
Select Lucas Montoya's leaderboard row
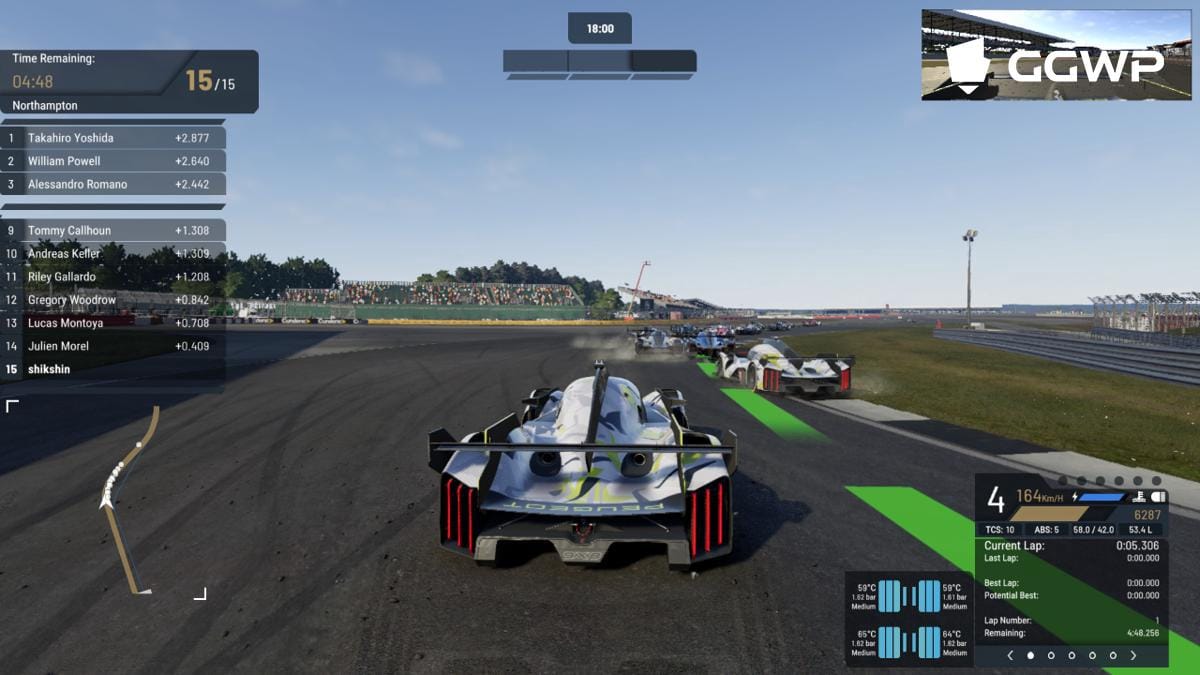click(x=113, y=323)
